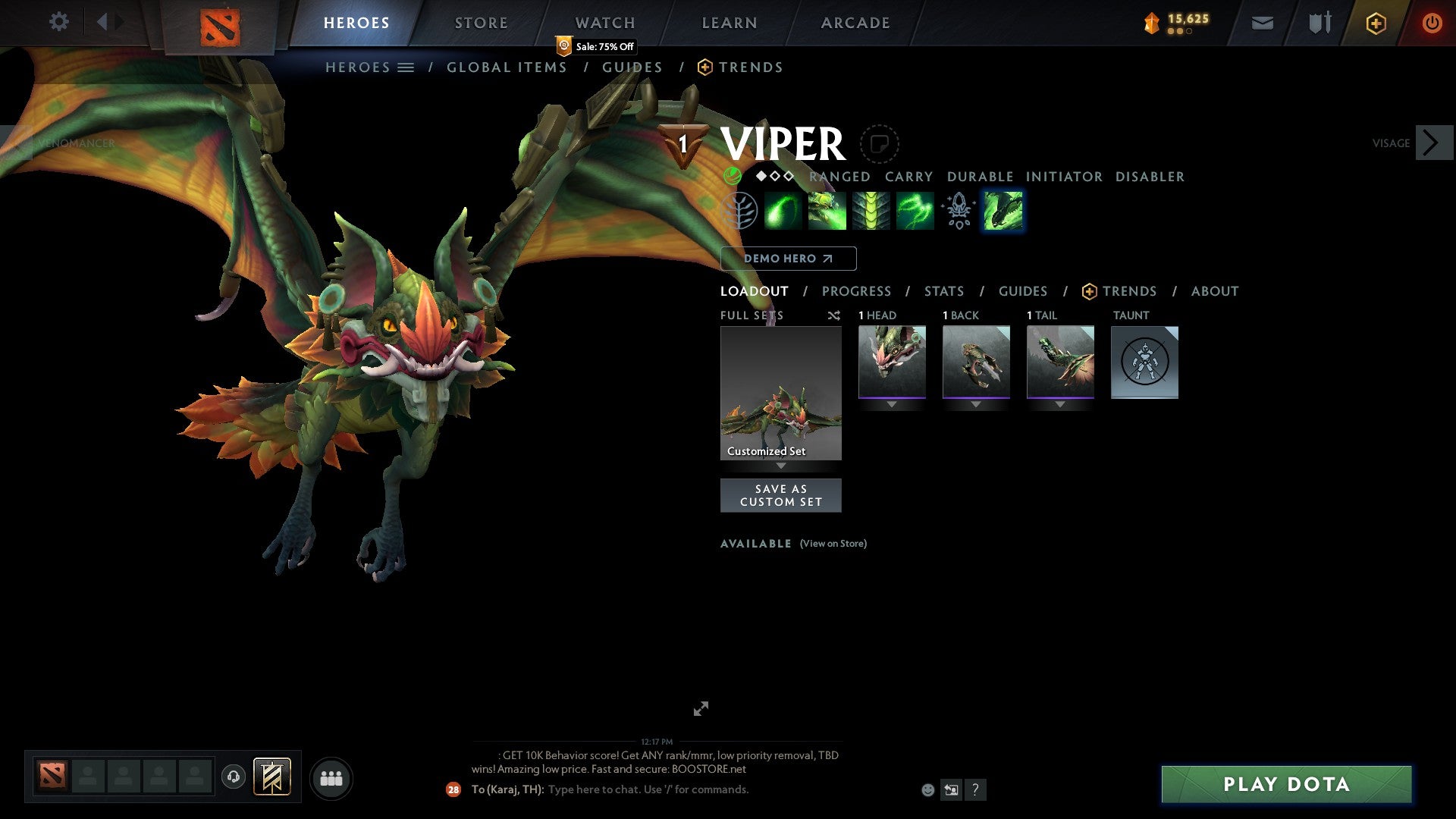Expand the 1 HEAD item dropdown
This screenshot has width=1456, height=819.
tap(891, 403)
